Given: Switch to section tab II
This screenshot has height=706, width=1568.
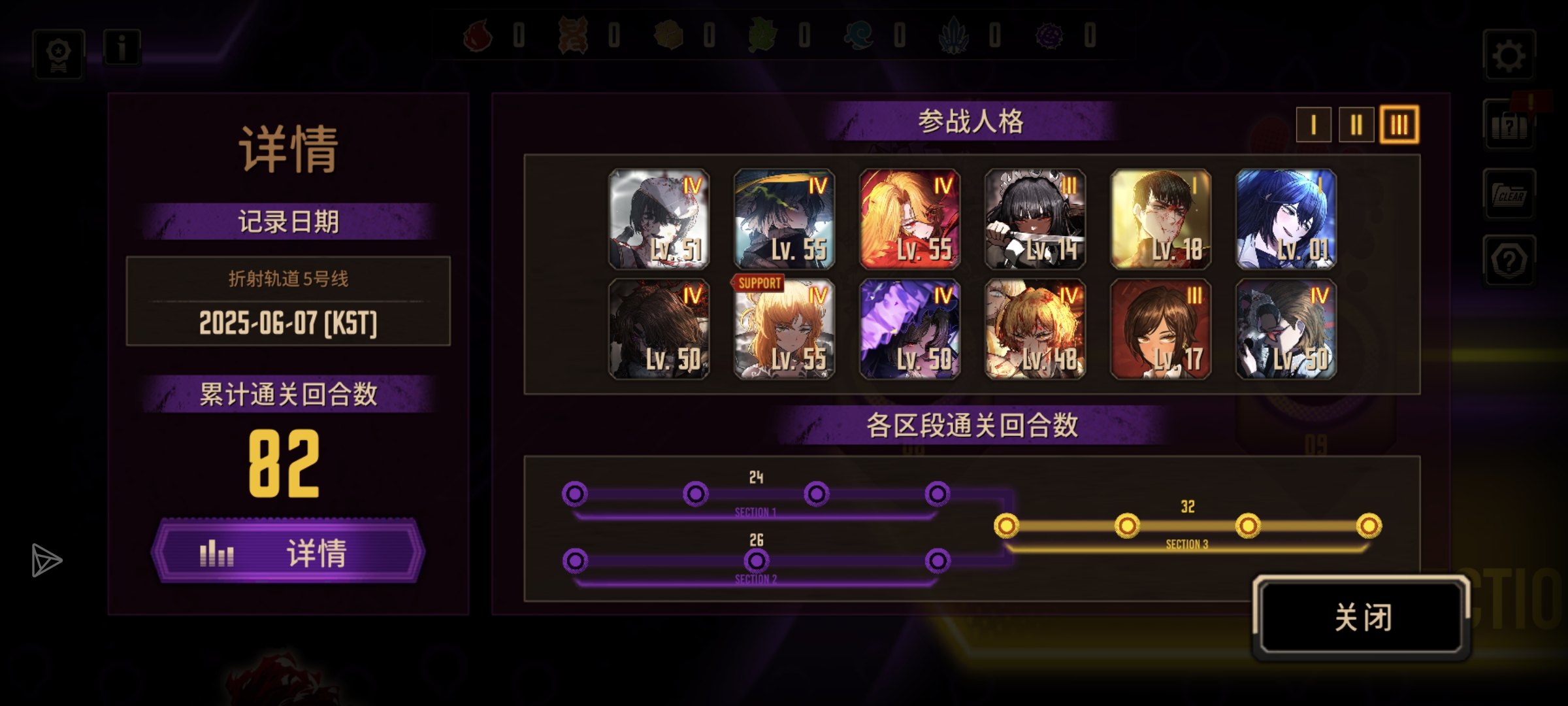Looking at the screenshot, I should coord(1356,124).
